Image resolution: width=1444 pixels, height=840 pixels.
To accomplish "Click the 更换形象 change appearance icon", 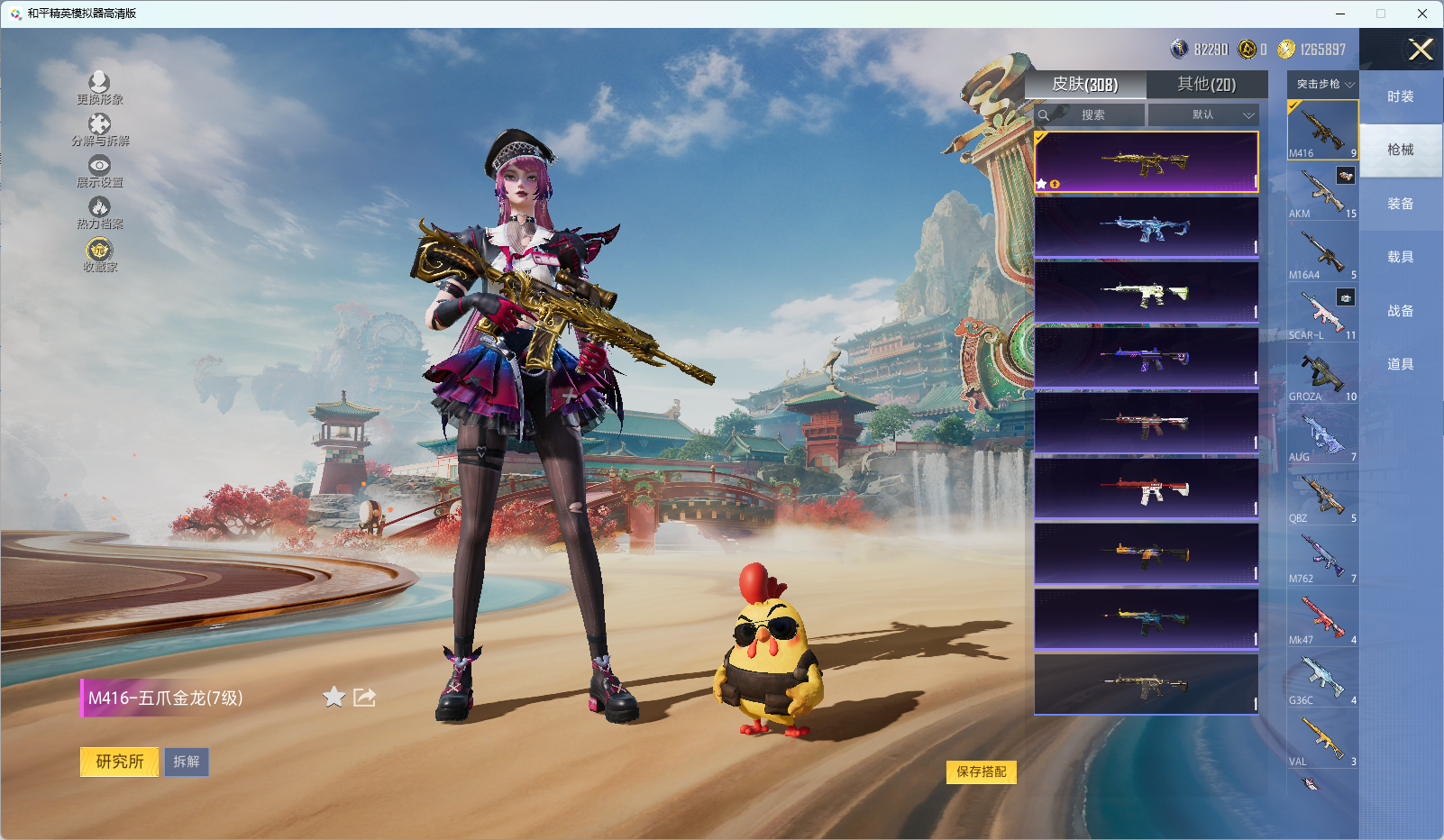I will point(99,87).
